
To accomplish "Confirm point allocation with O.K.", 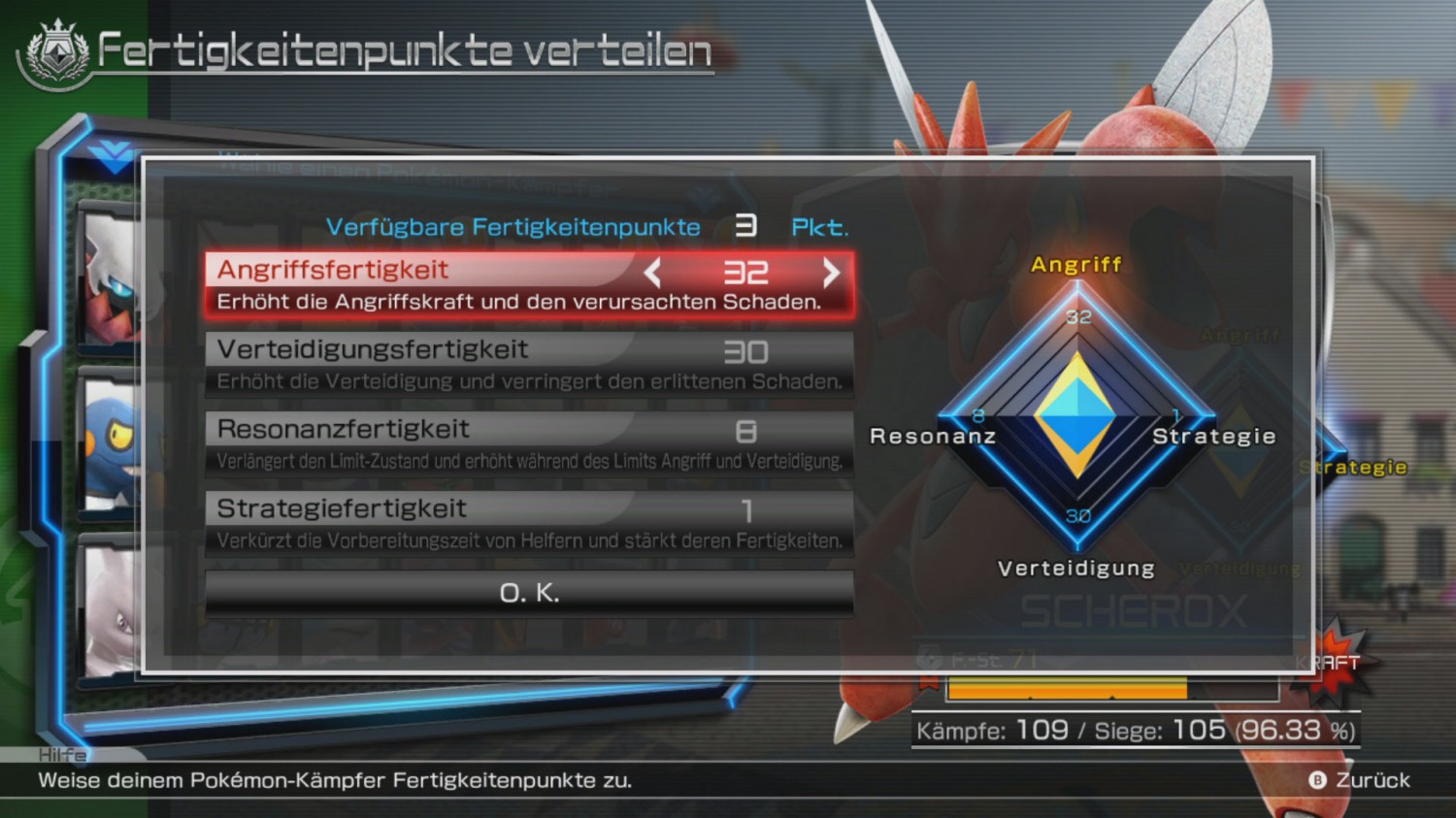I will coord(528,591).
